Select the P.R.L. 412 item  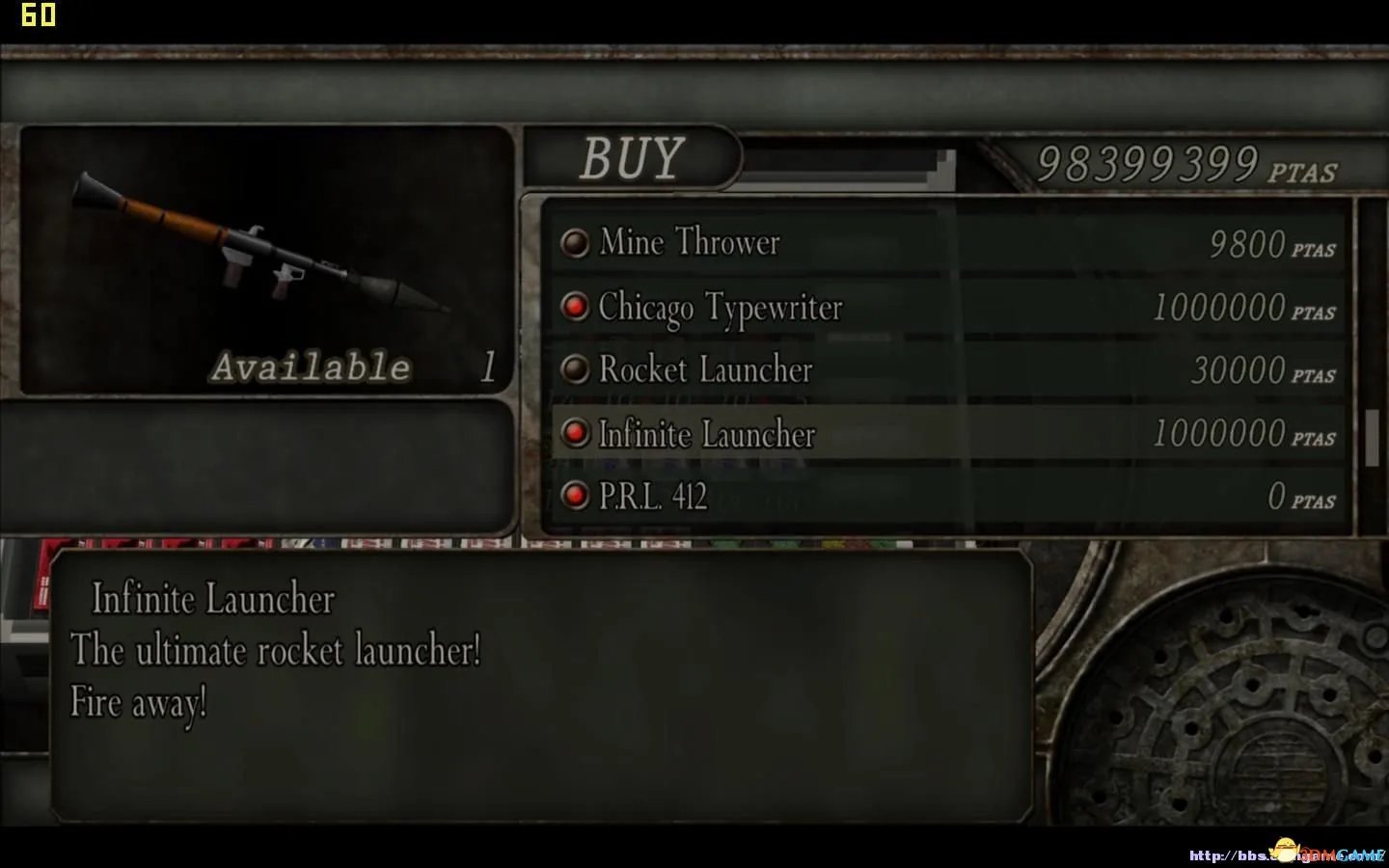(x=653, y=497)
